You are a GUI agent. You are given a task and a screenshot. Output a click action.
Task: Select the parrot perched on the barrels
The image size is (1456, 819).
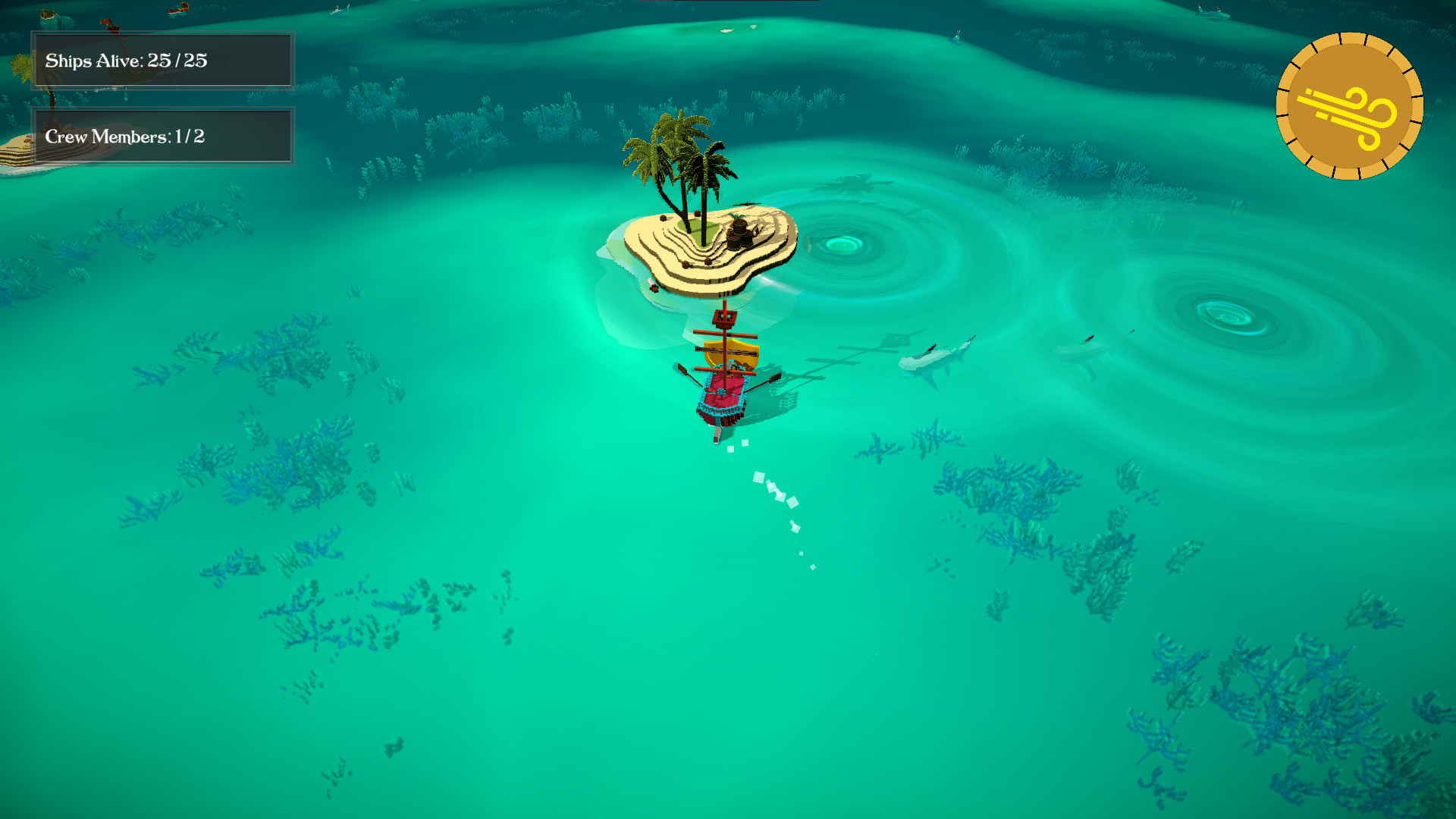point(736,218)
